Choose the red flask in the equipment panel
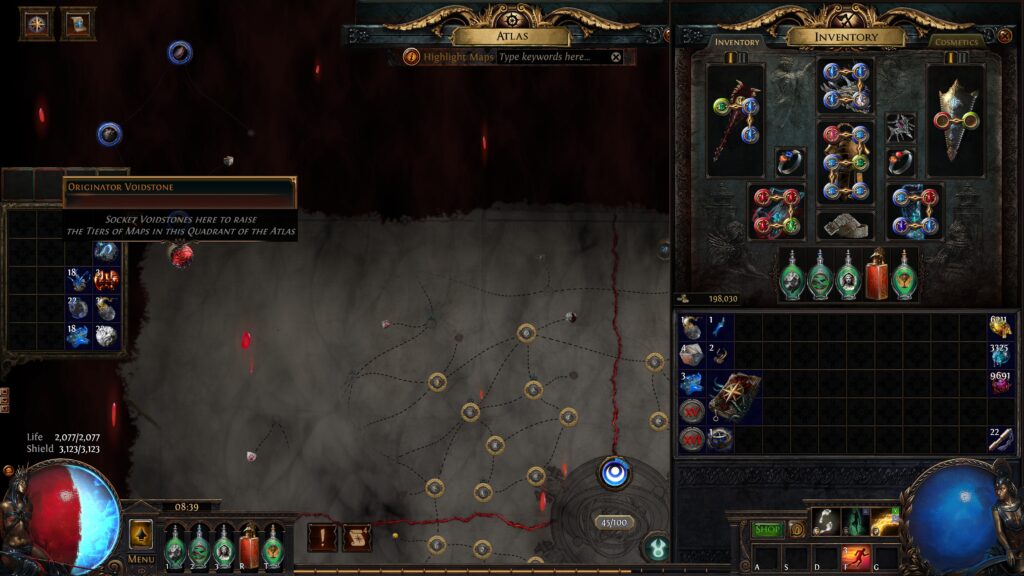The width and height of the screenshot is (1024, 576). (x=877, y=273)
